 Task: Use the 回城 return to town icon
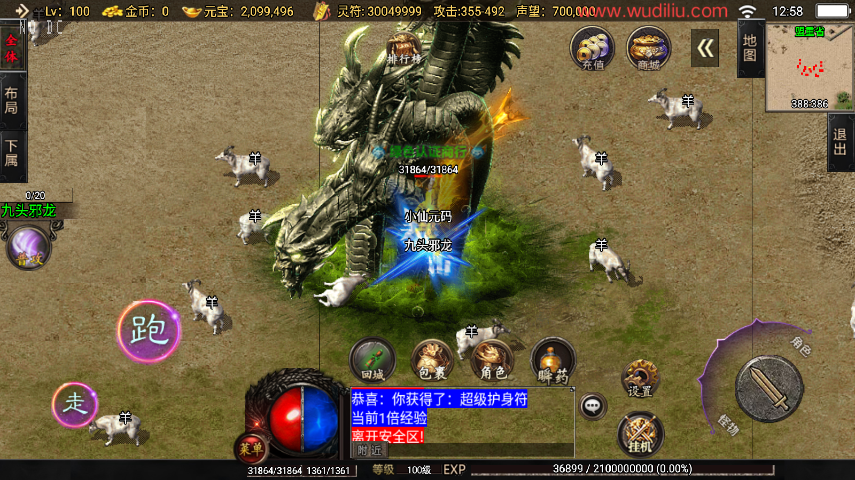(x=371, y=360)
